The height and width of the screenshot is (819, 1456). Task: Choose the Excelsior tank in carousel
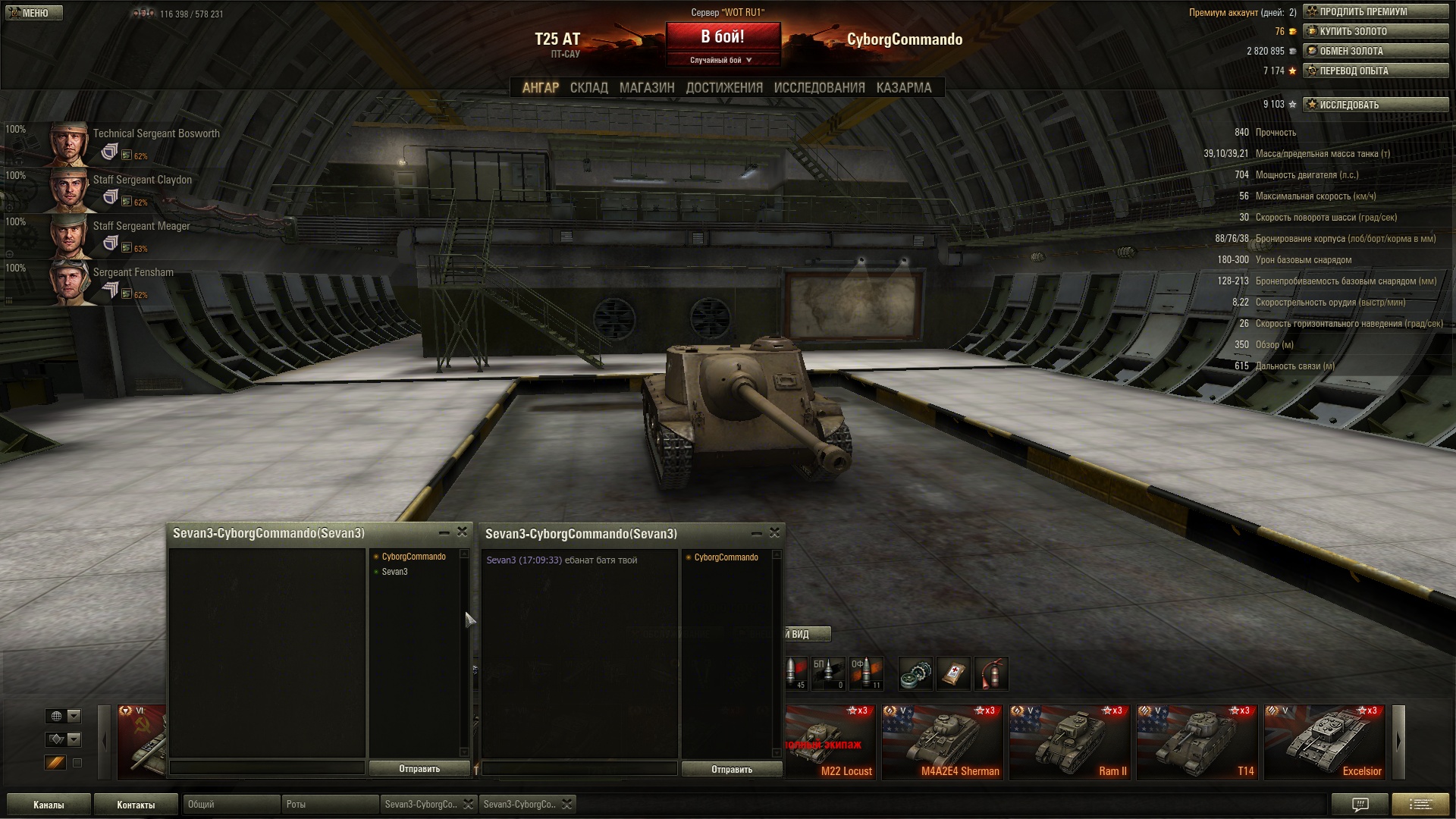click(x=1325, y=742)
